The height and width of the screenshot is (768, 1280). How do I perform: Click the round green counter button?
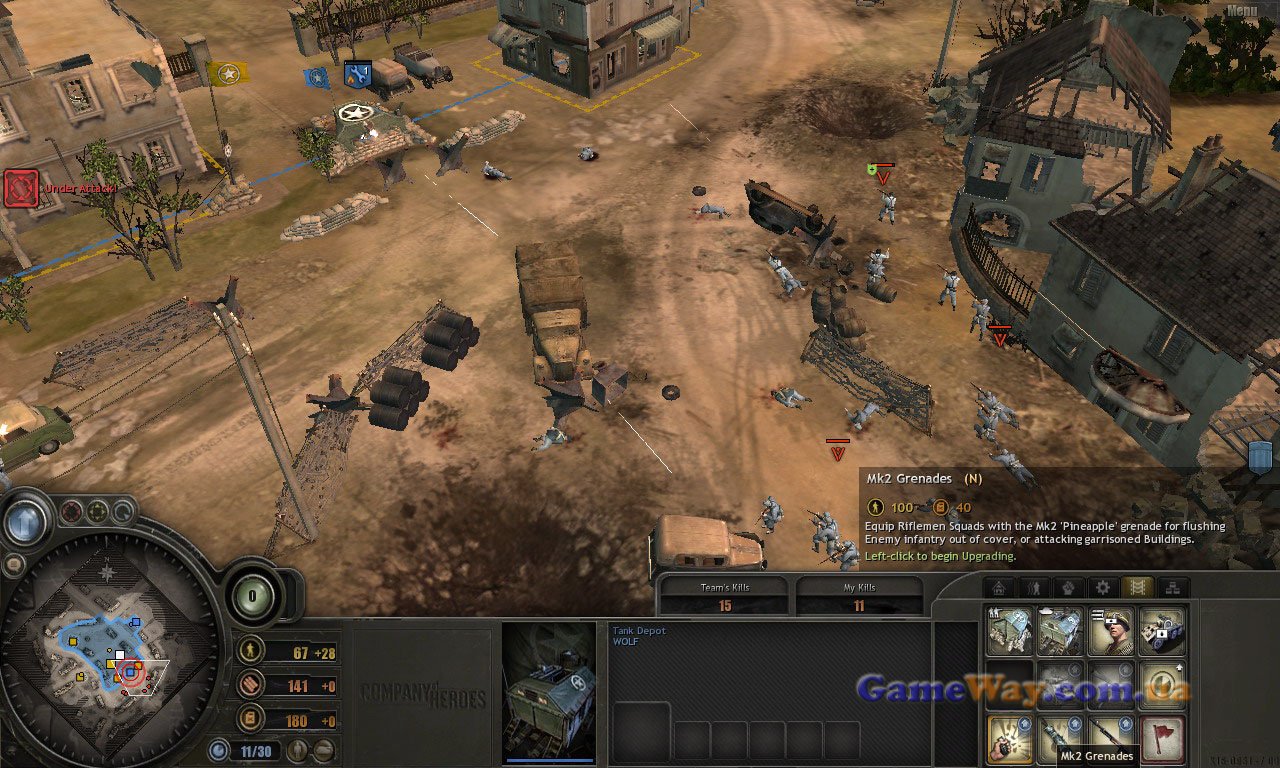coord(253,598)
